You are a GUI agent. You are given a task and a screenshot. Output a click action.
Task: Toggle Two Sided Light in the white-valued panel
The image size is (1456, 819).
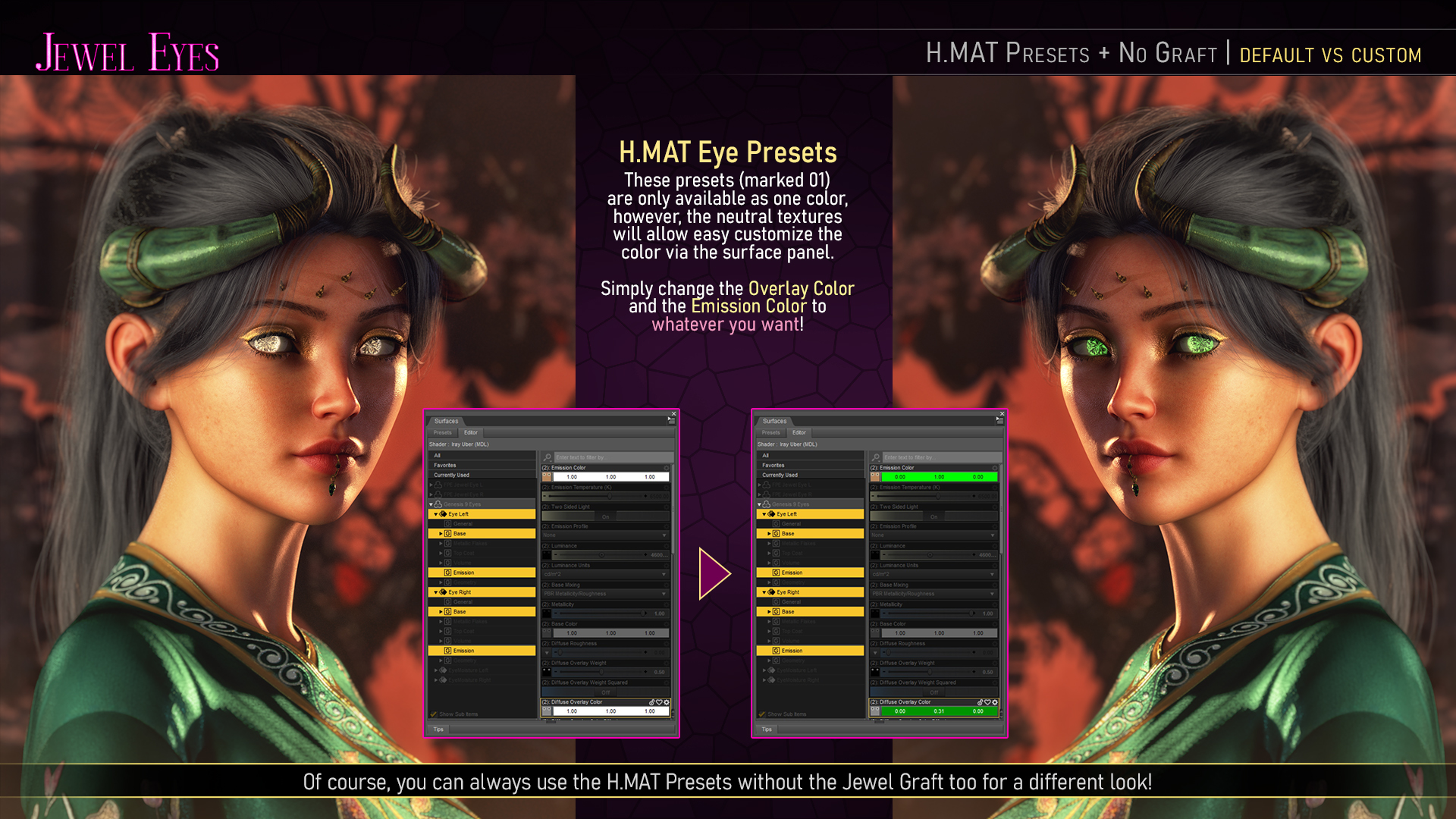pyautogui.click(x=606, y=516)
